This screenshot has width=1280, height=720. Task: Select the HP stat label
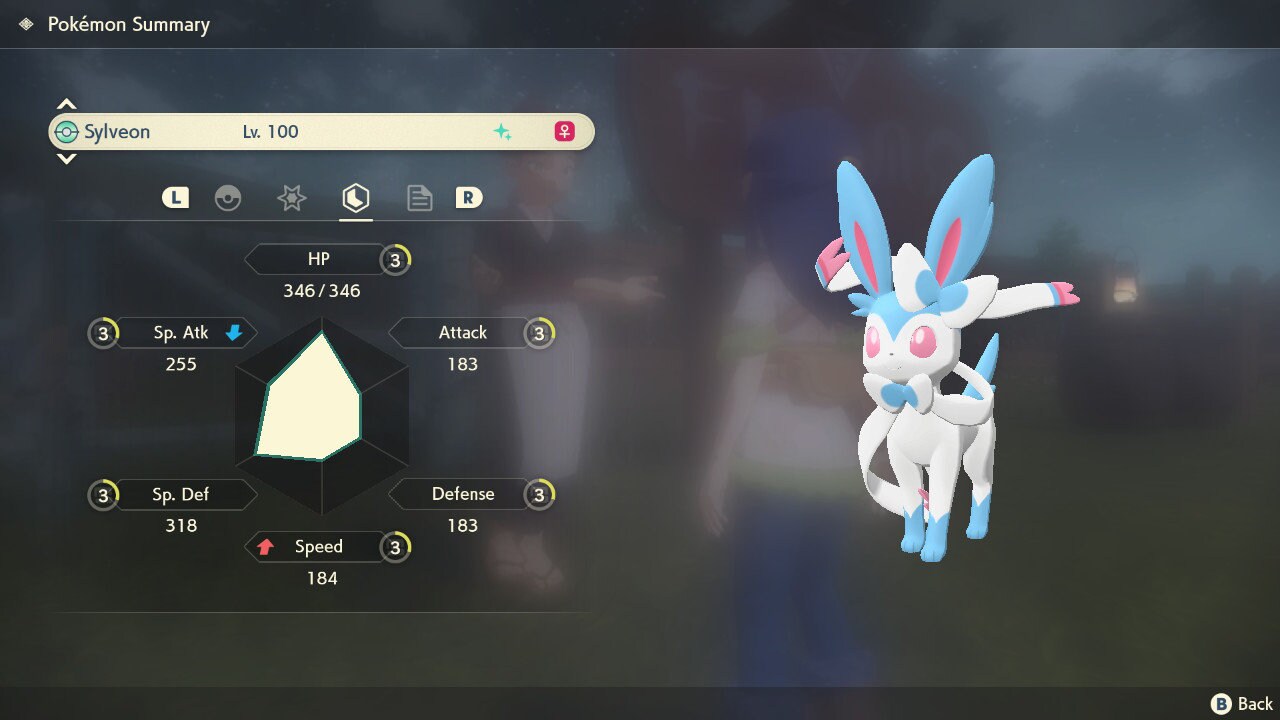(317, 259)
